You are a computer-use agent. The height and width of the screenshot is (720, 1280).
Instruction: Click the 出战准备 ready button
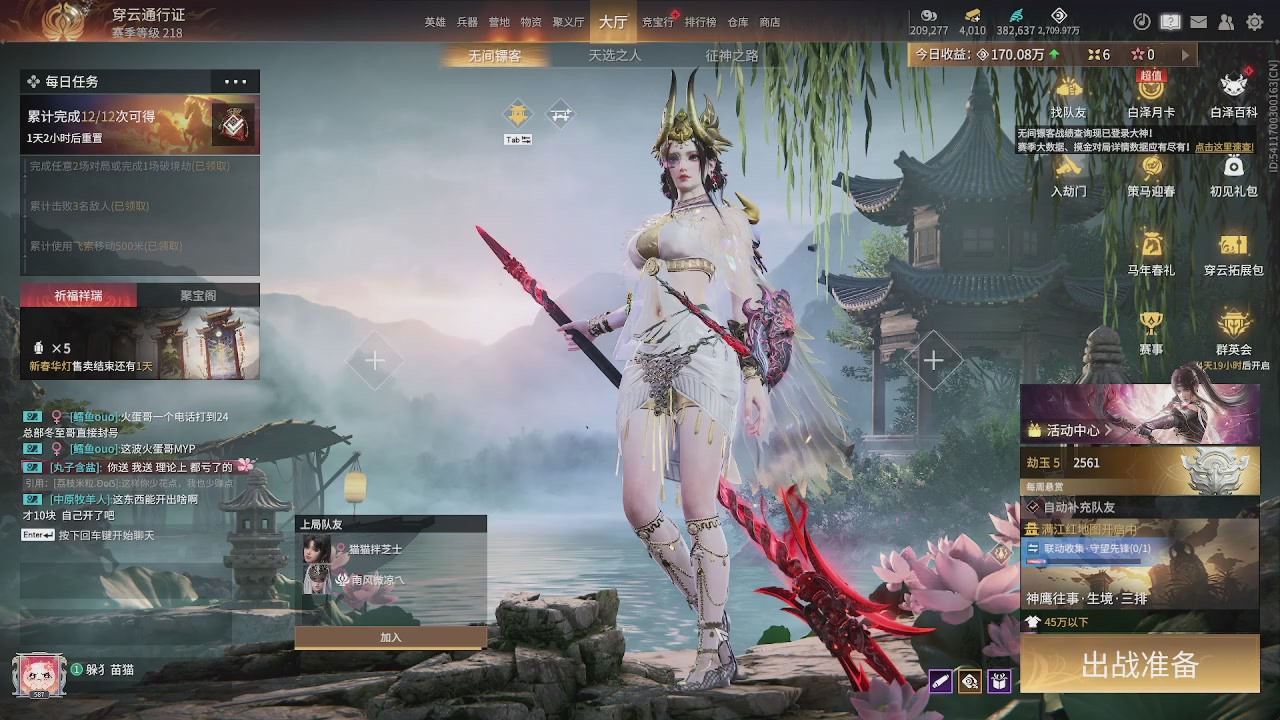(1139, 665)
